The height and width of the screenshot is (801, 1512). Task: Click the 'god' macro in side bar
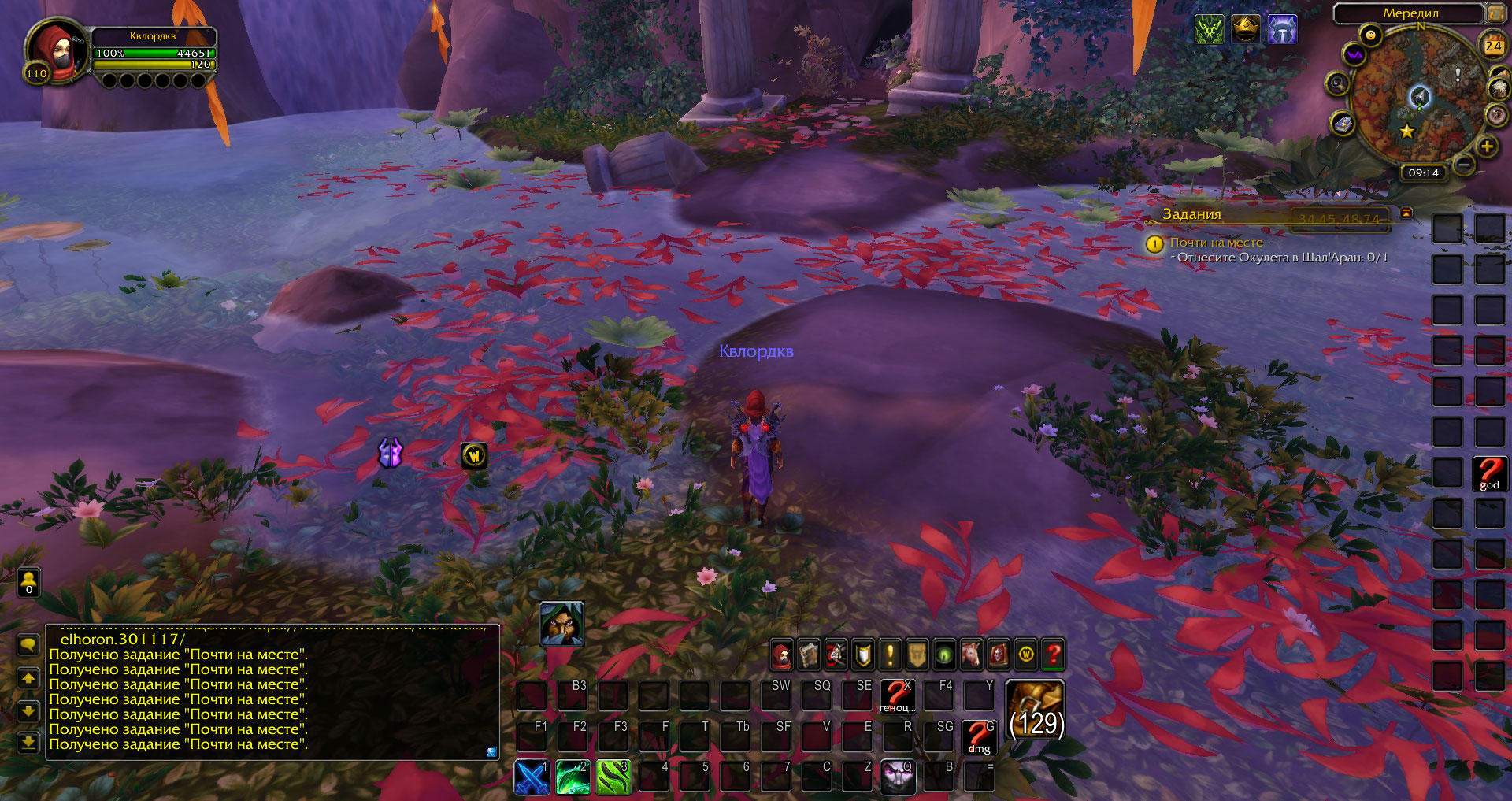coord(1489,474)
